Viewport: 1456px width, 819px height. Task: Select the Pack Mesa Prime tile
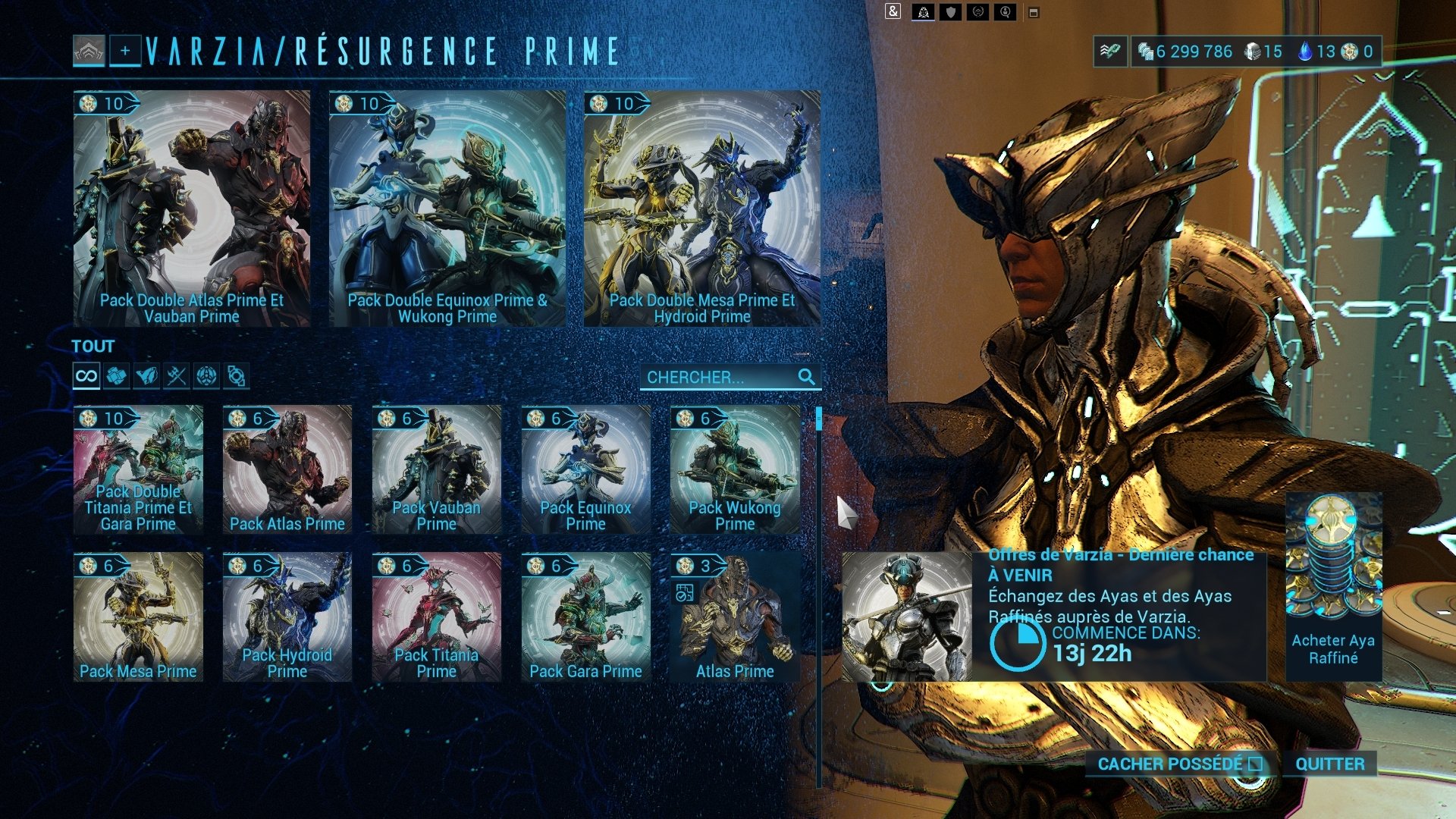click(x=138, y=616)
